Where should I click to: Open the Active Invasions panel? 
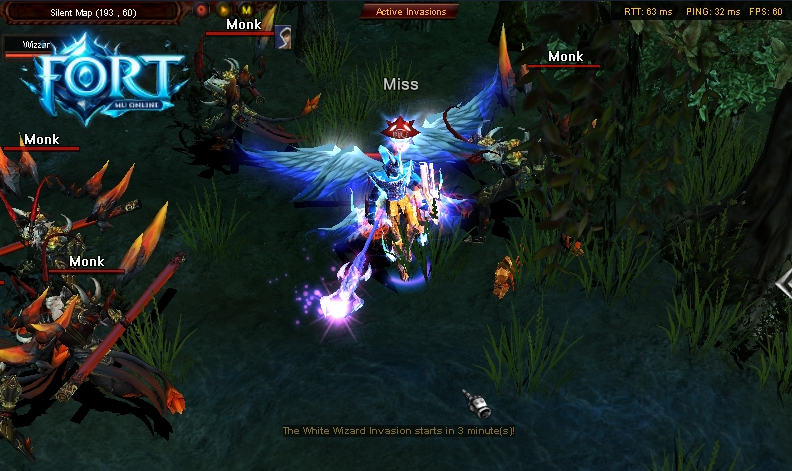(410, 11)
